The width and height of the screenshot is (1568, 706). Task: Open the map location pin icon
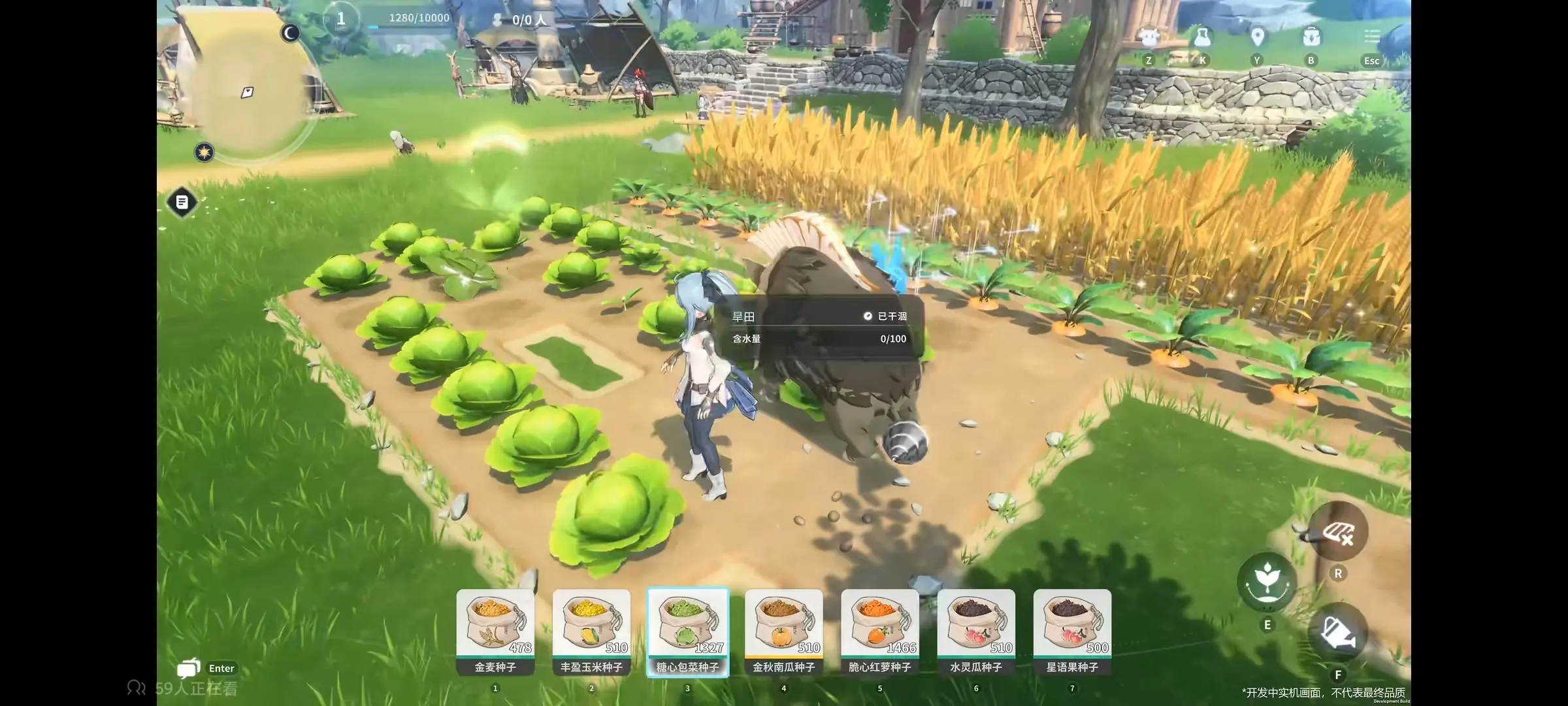pyautogui.click(x=1256, y=38)
